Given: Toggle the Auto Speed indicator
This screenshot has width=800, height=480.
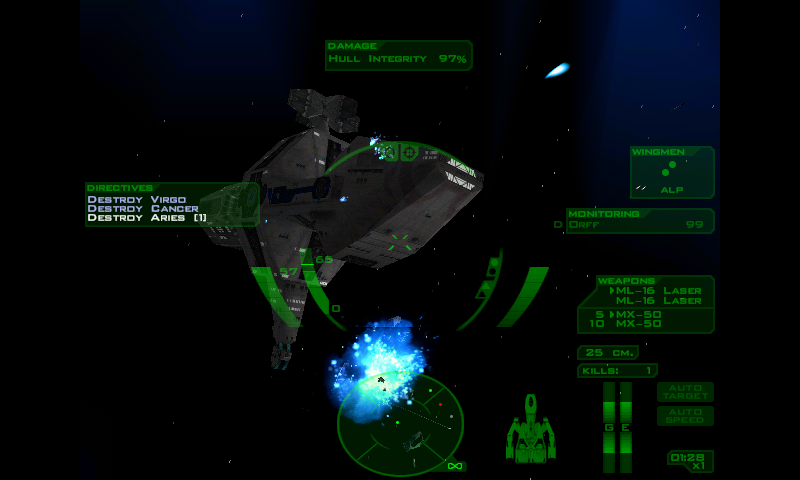Looking at the screenshot, I should (x=685, y=415).
